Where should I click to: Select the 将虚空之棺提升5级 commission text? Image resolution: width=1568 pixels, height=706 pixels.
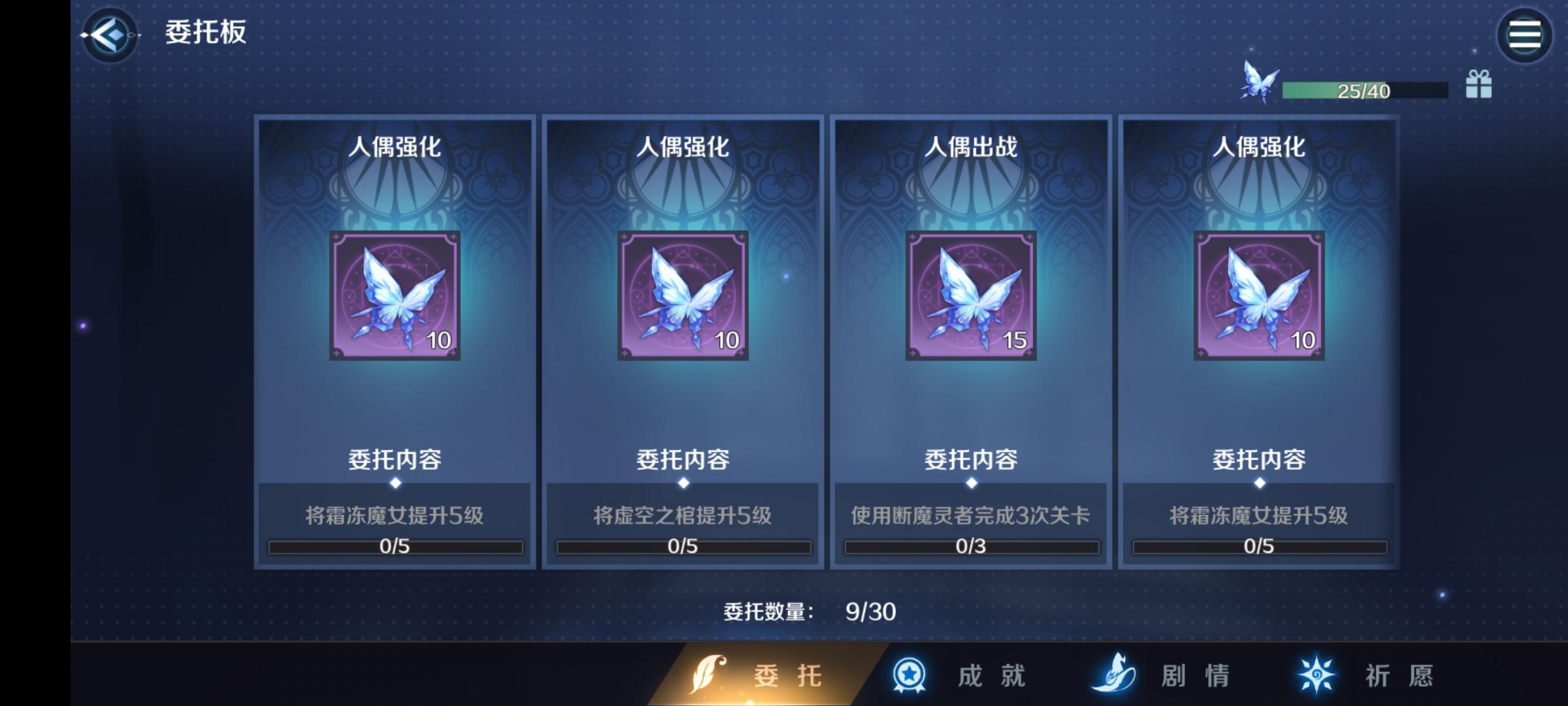tap(683, 516)
